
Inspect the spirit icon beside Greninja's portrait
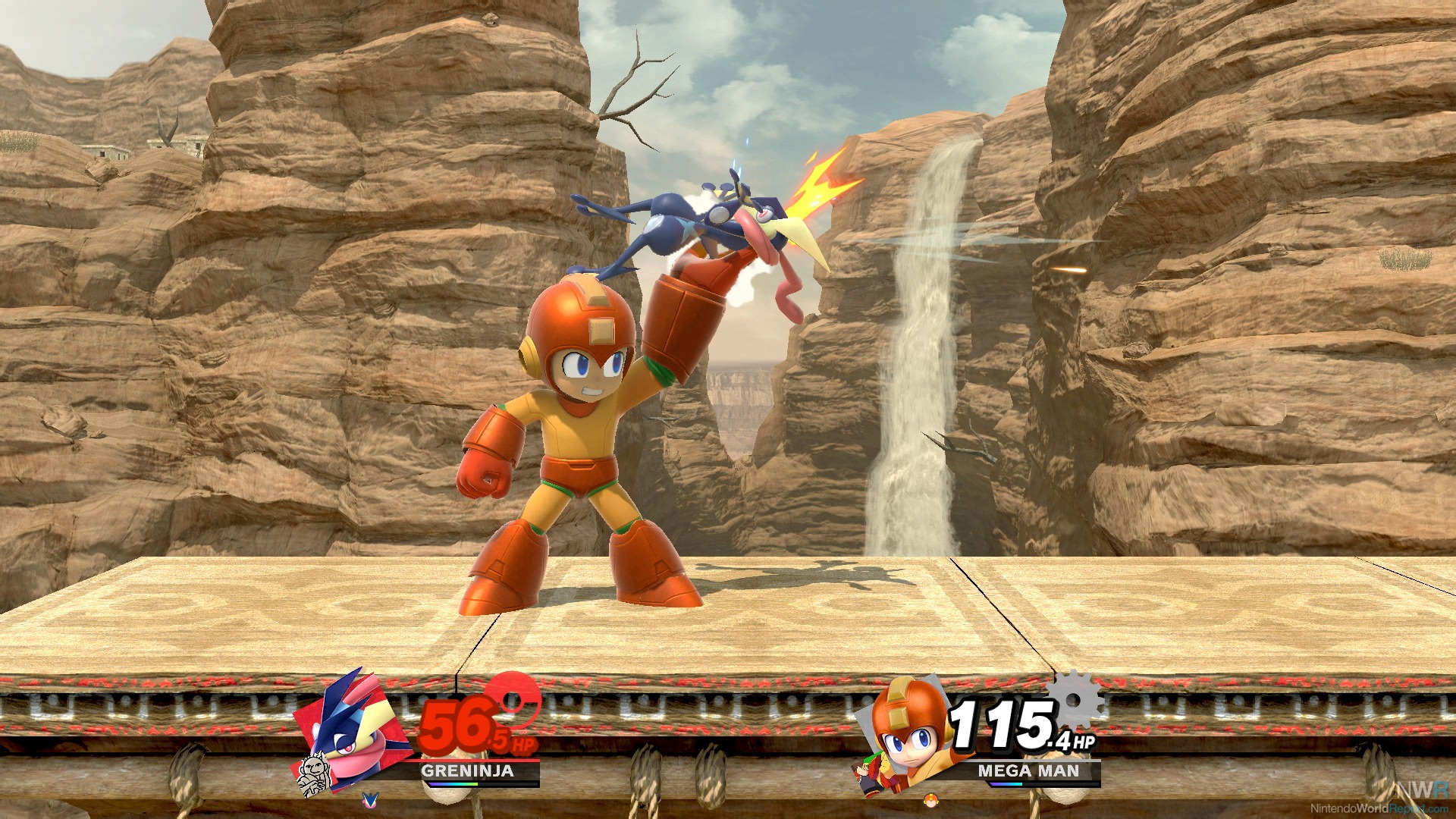pyautogui.click(x=312, y=776)
